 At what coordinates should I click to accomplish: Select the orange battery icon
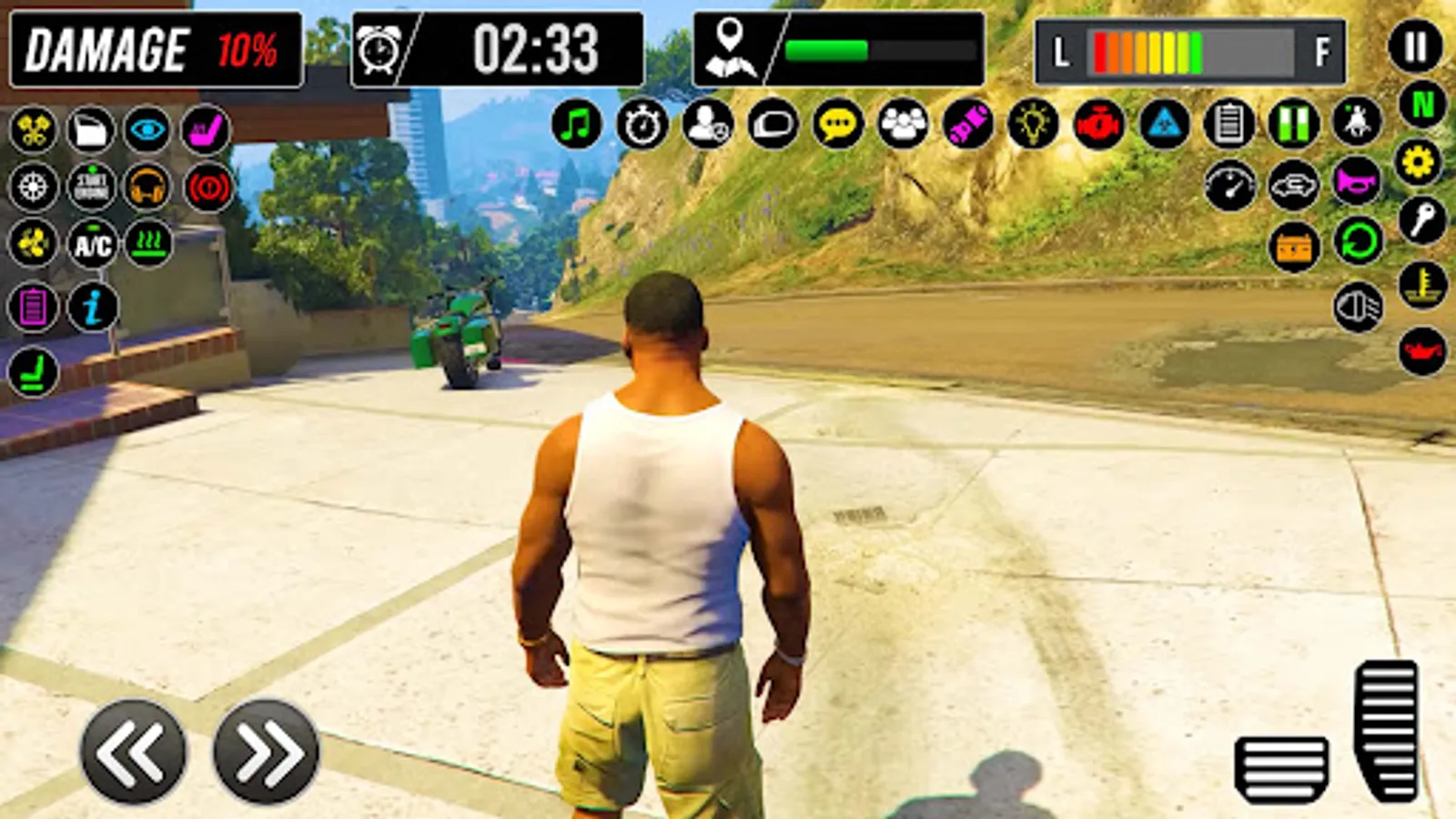click(1293, 246)
